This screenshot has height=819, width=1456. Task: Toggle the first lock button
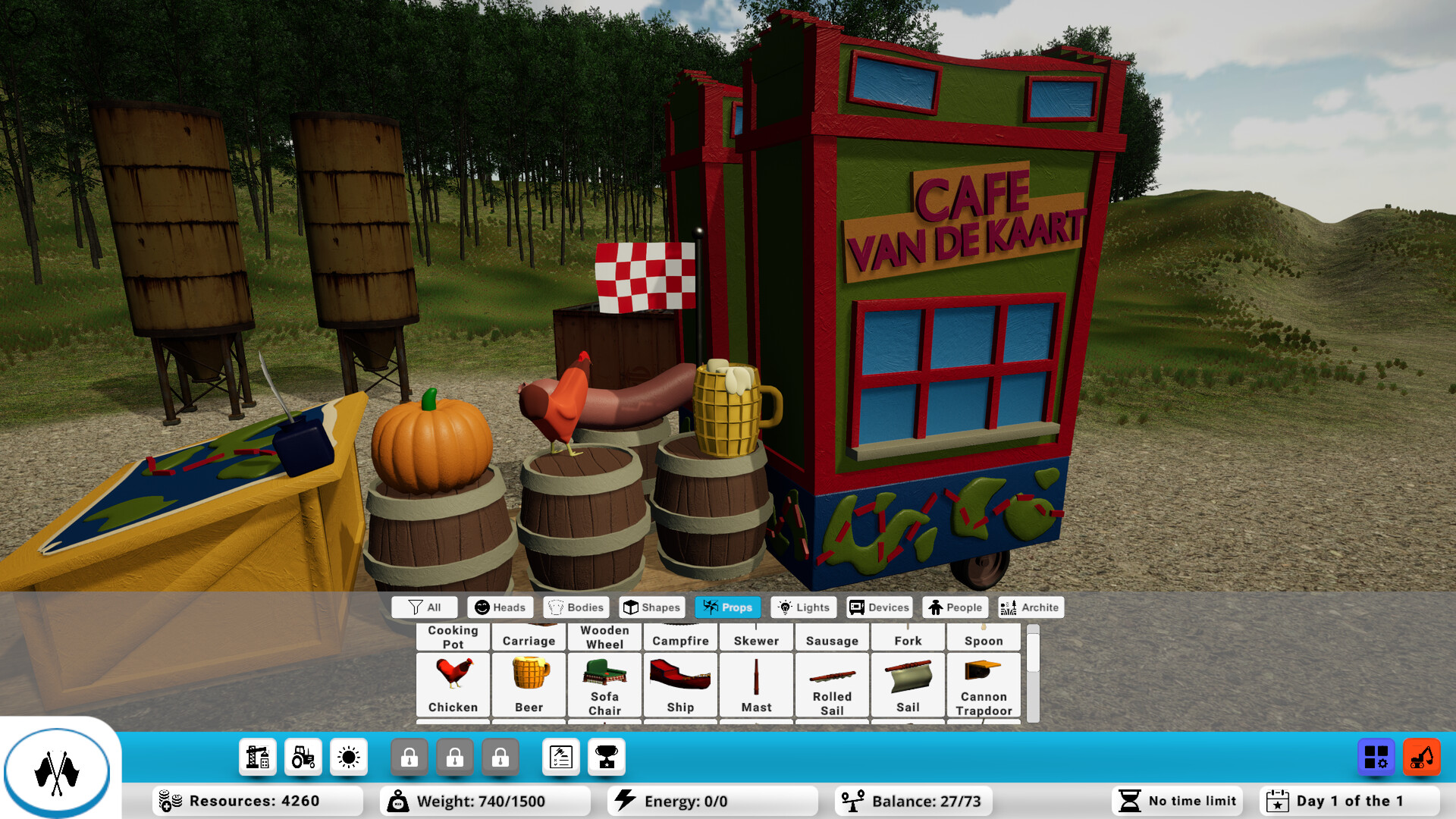click(x=409, y=756)
